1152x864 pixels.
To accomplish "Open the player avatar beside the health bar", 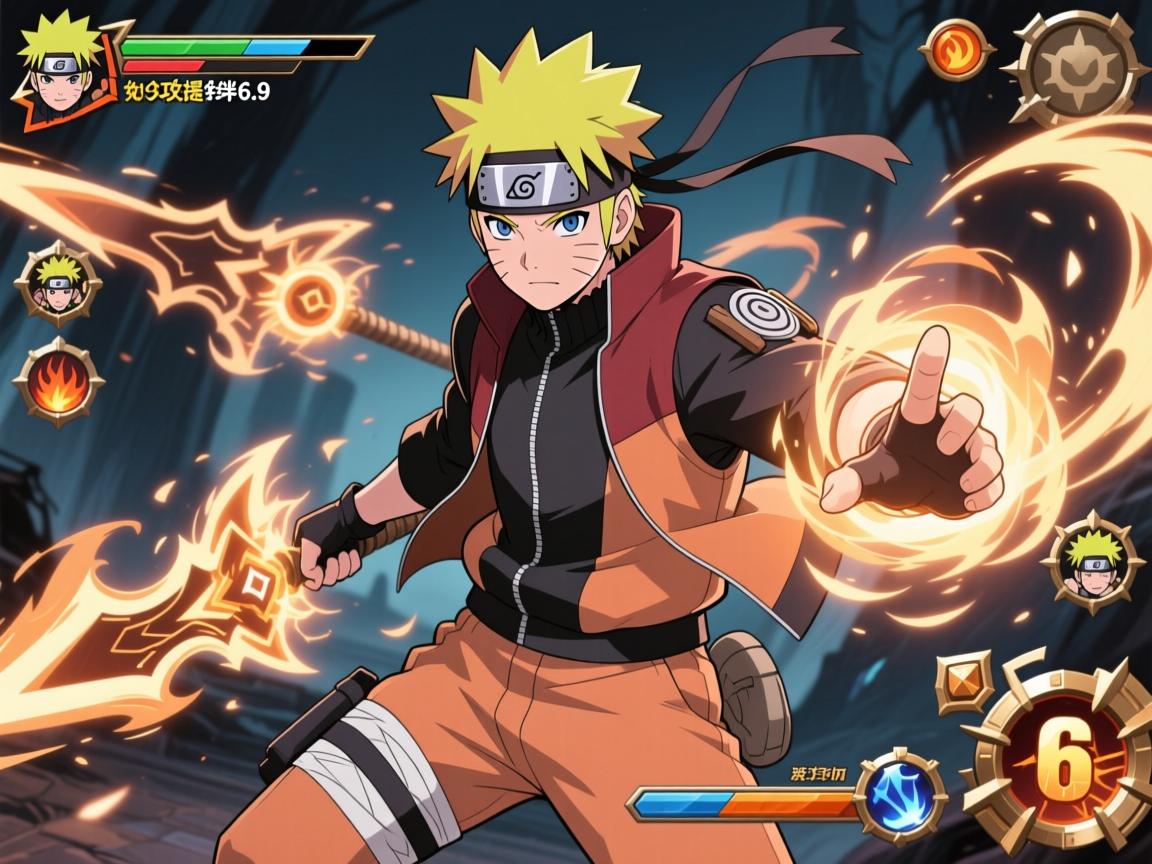I will [60, 66].
